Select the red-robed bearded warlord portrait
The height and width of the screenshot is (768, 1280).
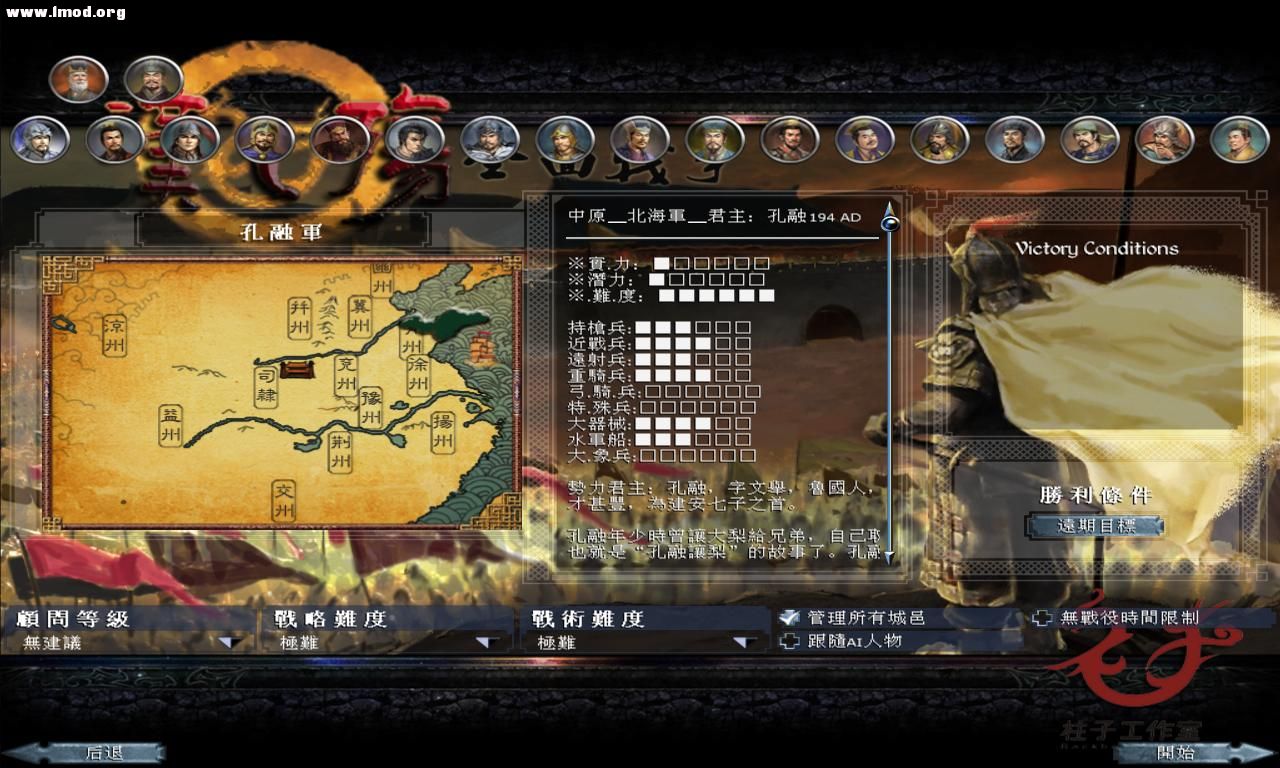[x=340, y=141]
